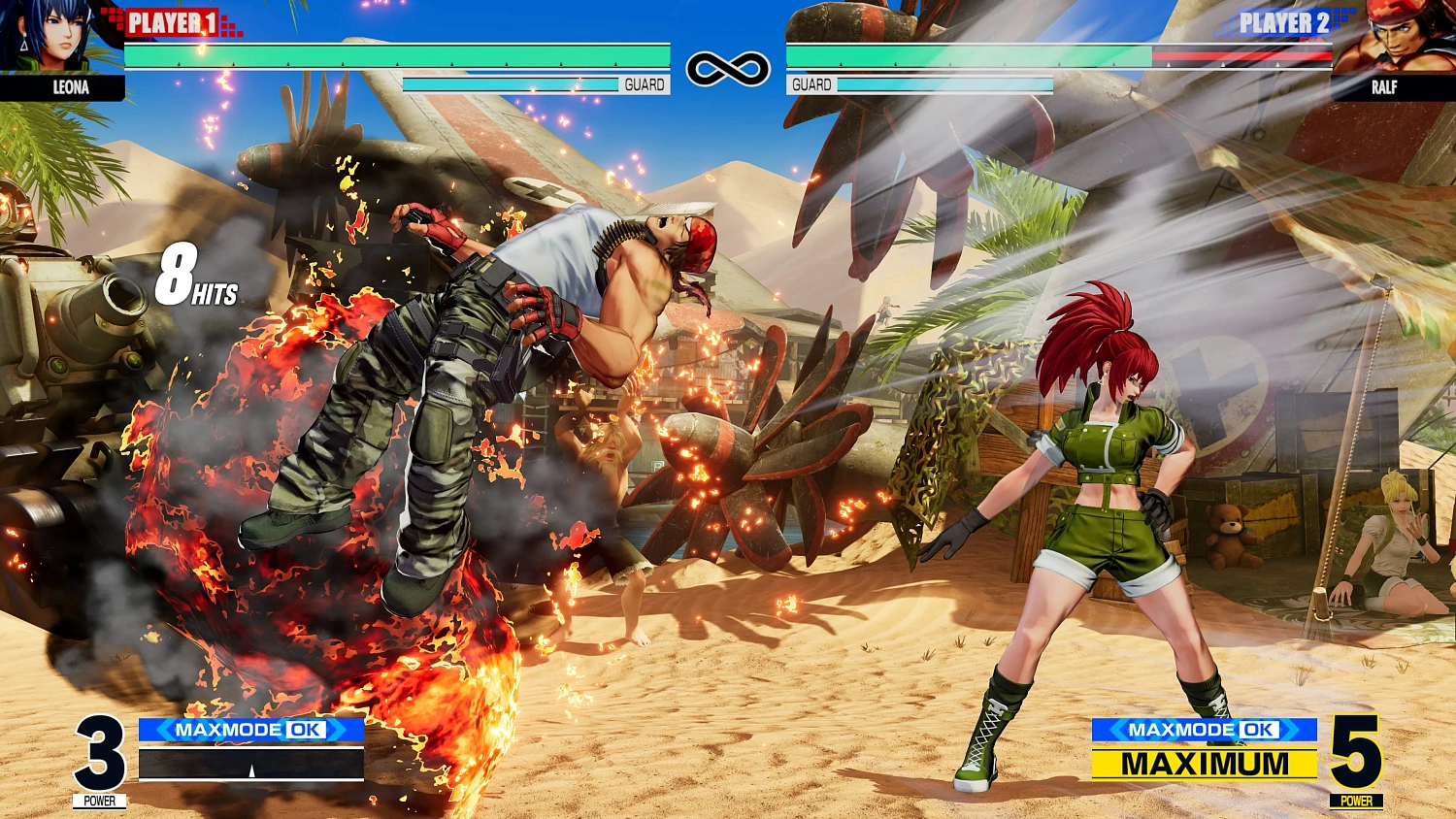Click Player 2's GUARD label
1456x819 pixels.
coord(810,84)
